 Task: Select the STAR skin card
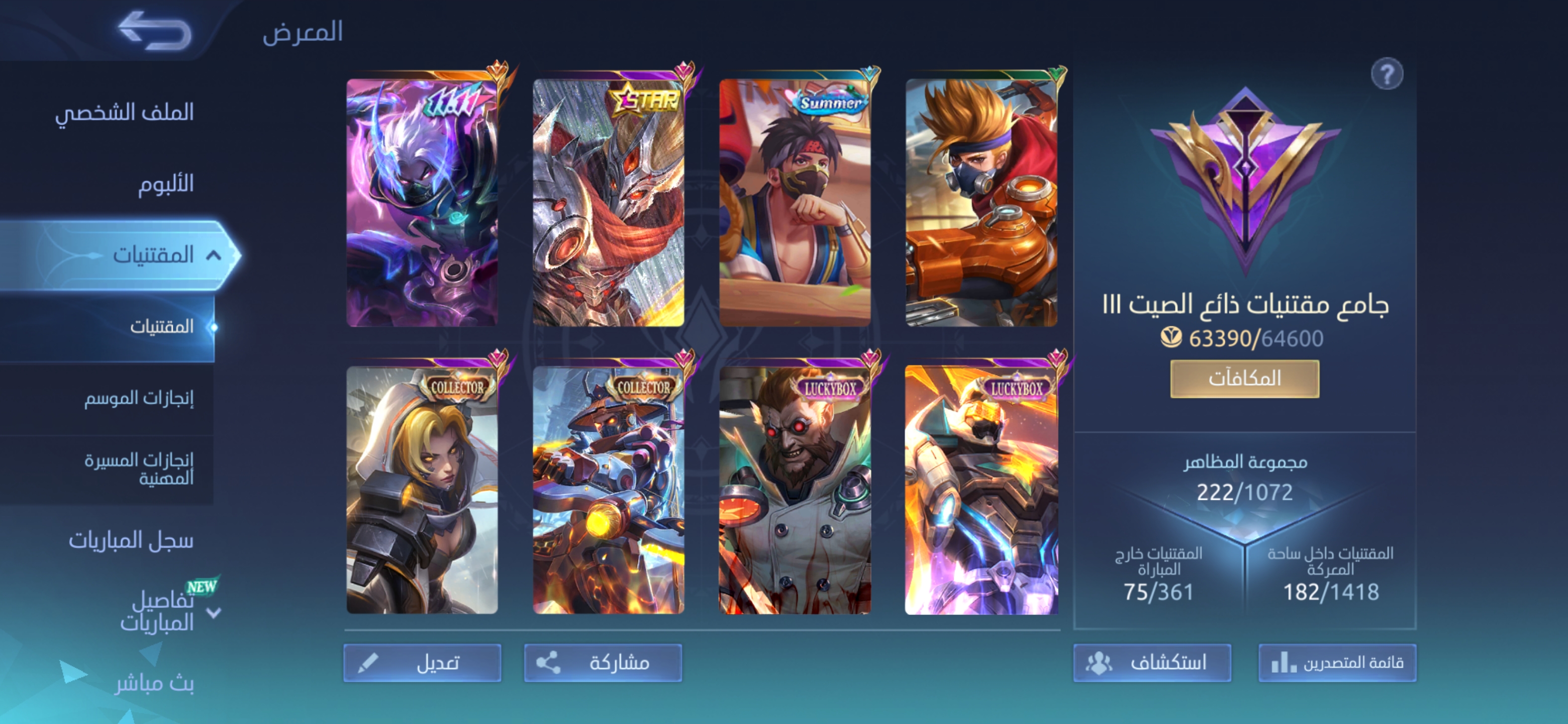pyautogui.click(x=609, y=202)
